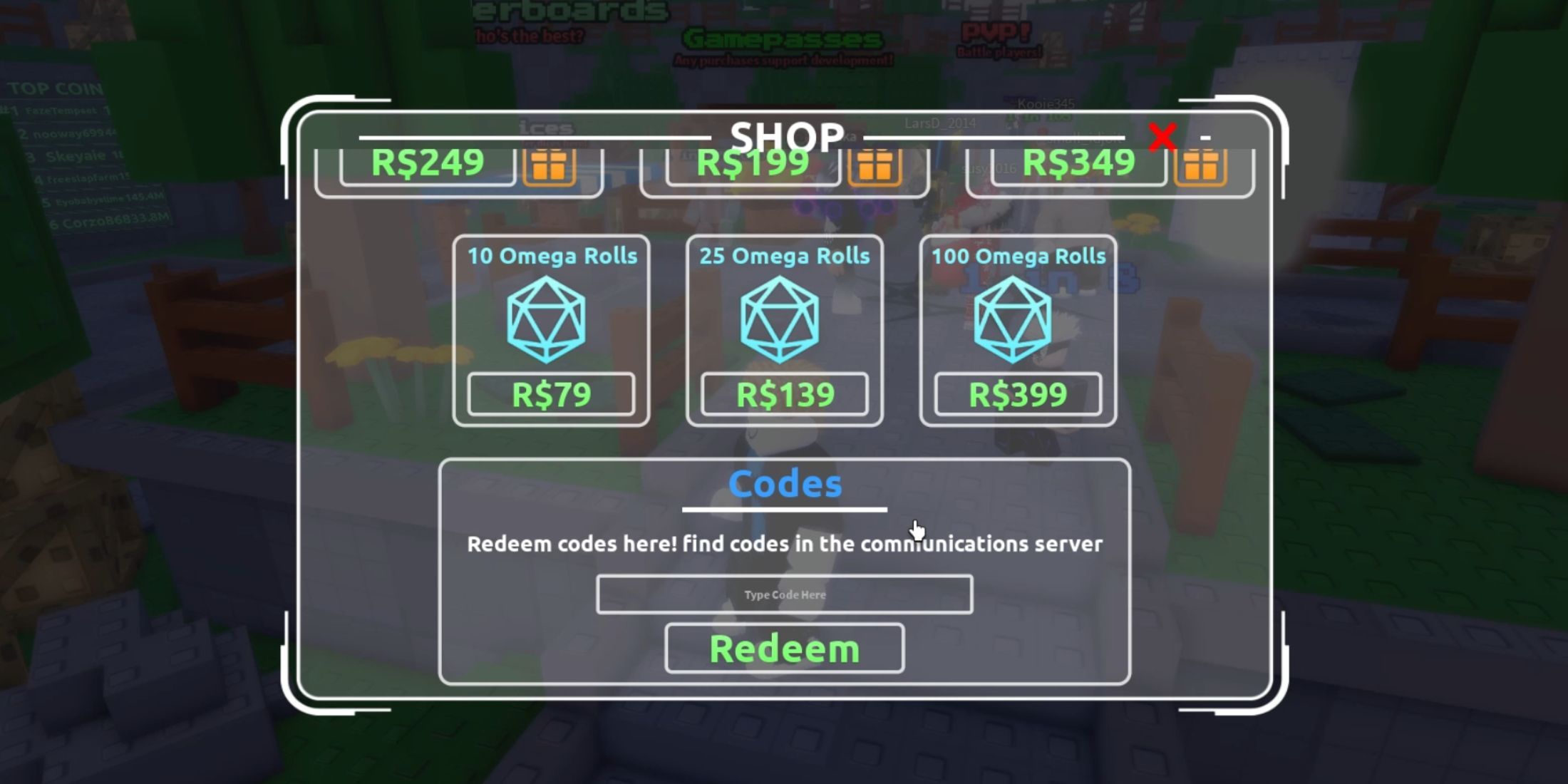This screenshot has height=784, width=1568.
Task: Click the Codes section heading
Action: pos(784,483)
